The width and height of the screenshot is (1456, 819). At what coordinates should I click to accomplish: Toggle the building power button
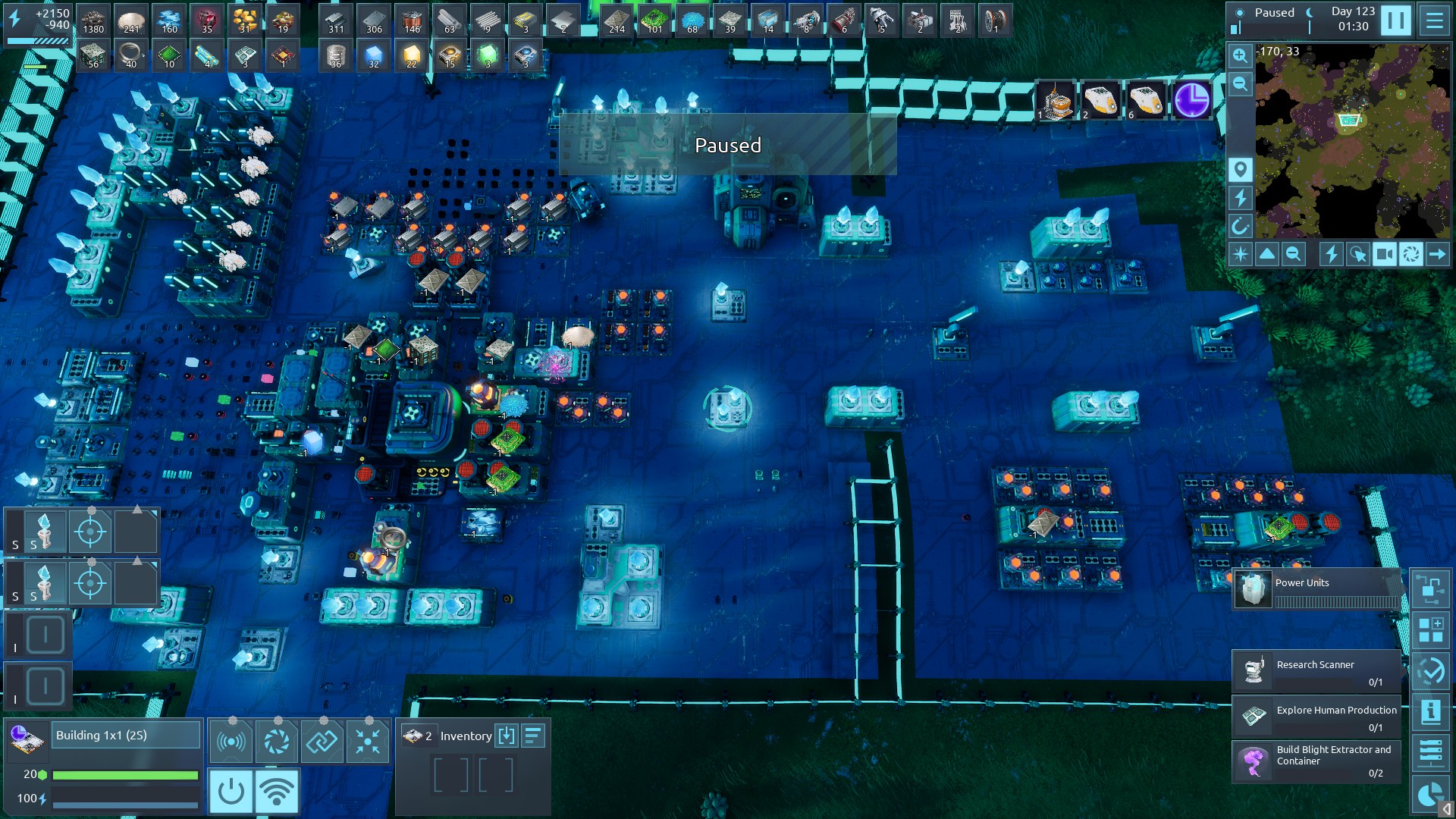pos(231,791)
